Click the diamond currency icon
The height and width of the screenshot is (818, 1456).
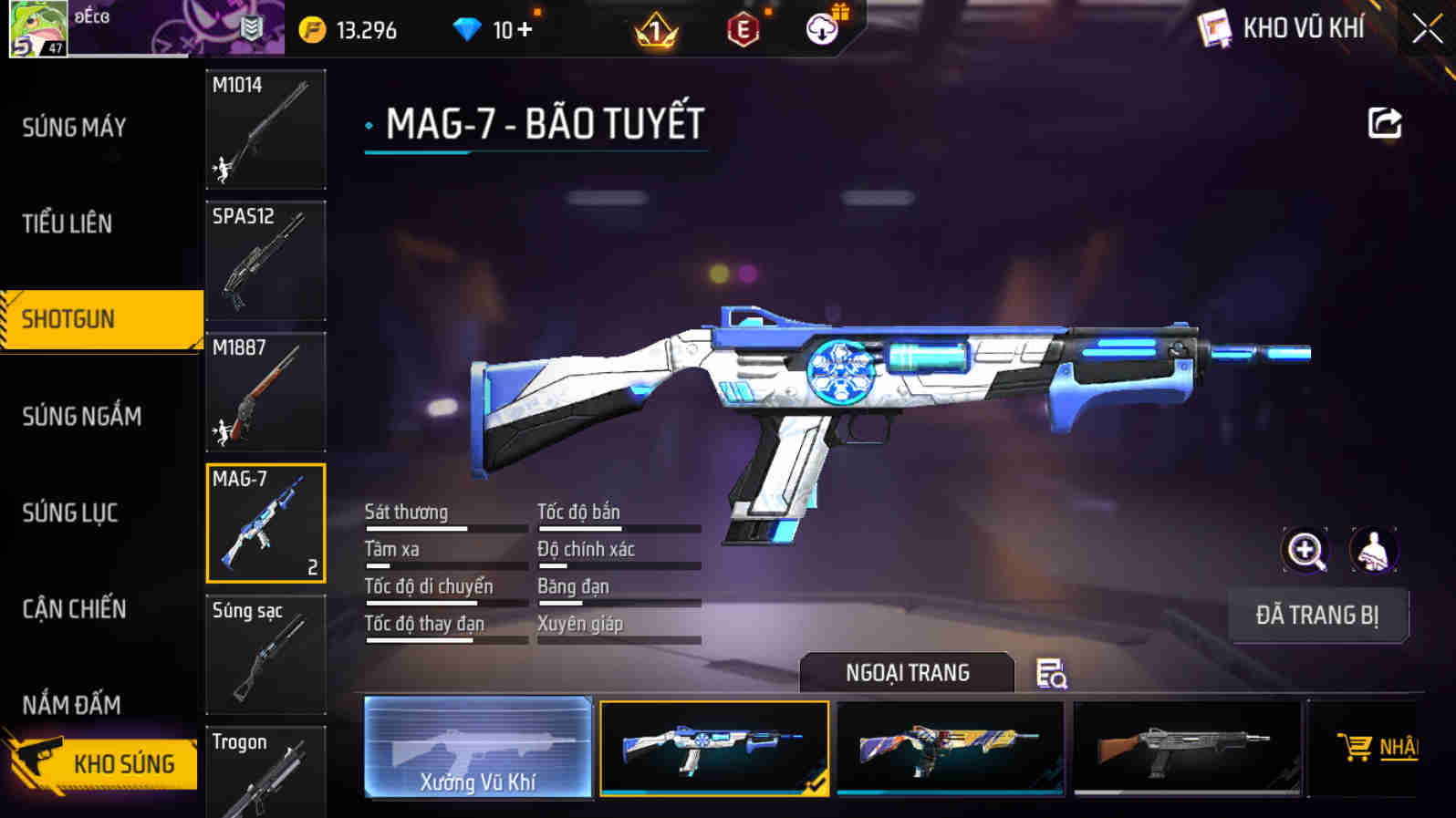point(468,28)
